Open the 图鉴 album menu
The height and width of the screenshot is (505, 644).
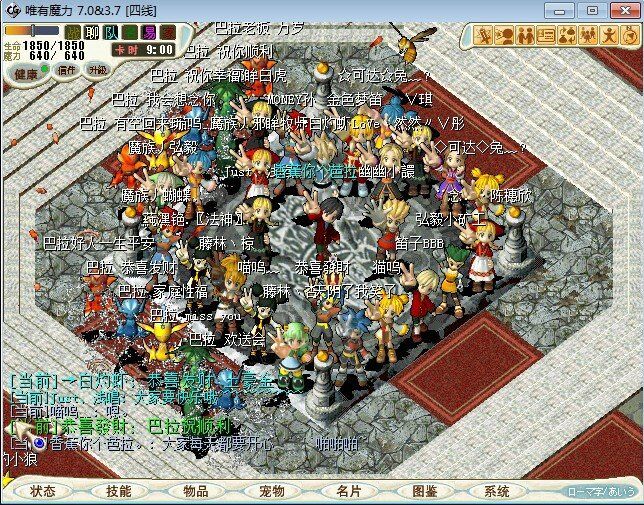pos(424,491)
